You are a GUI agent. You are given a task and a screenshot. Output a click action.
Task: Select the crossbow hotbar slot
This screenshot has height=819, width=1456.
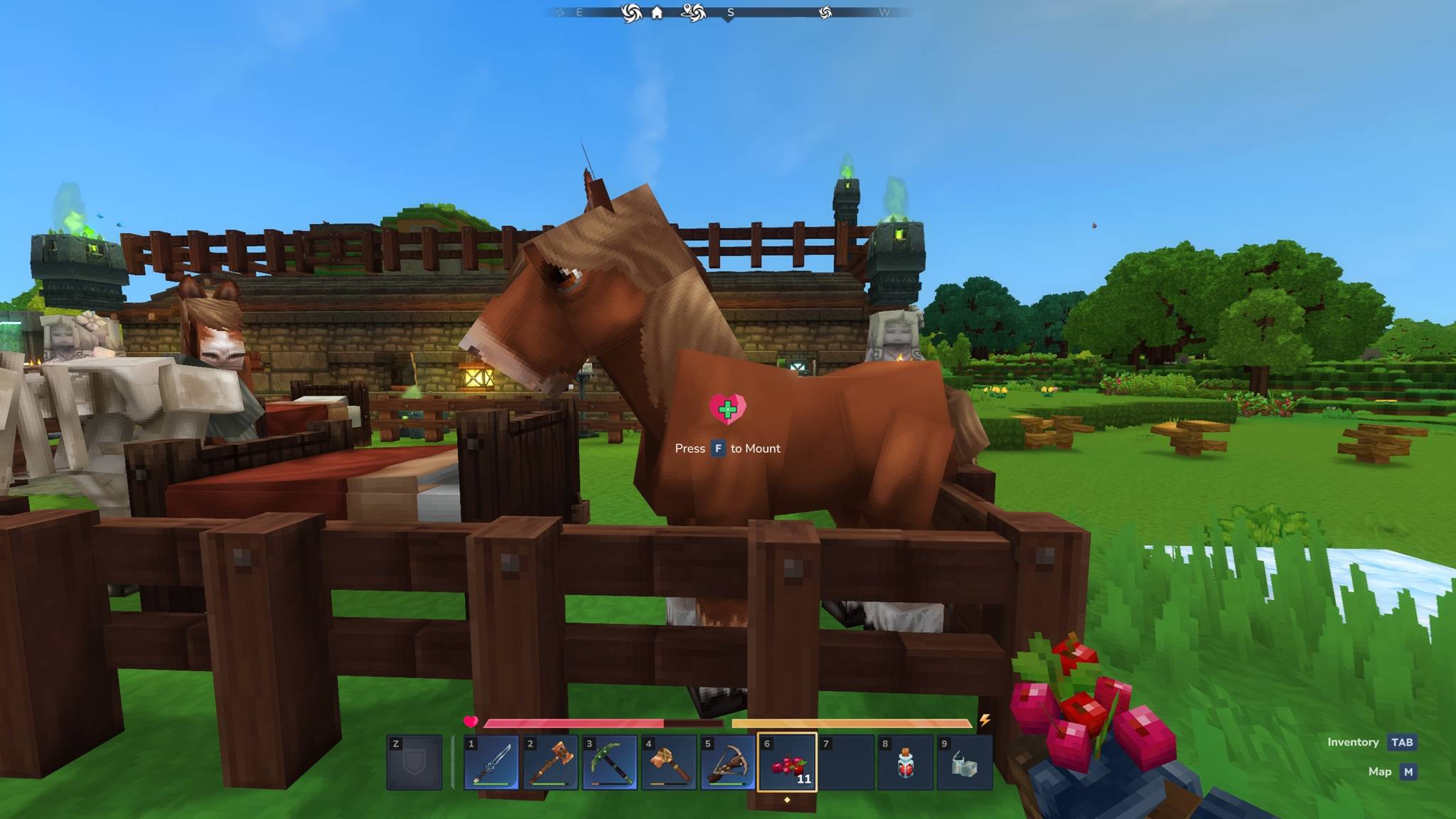coord(727,763)
